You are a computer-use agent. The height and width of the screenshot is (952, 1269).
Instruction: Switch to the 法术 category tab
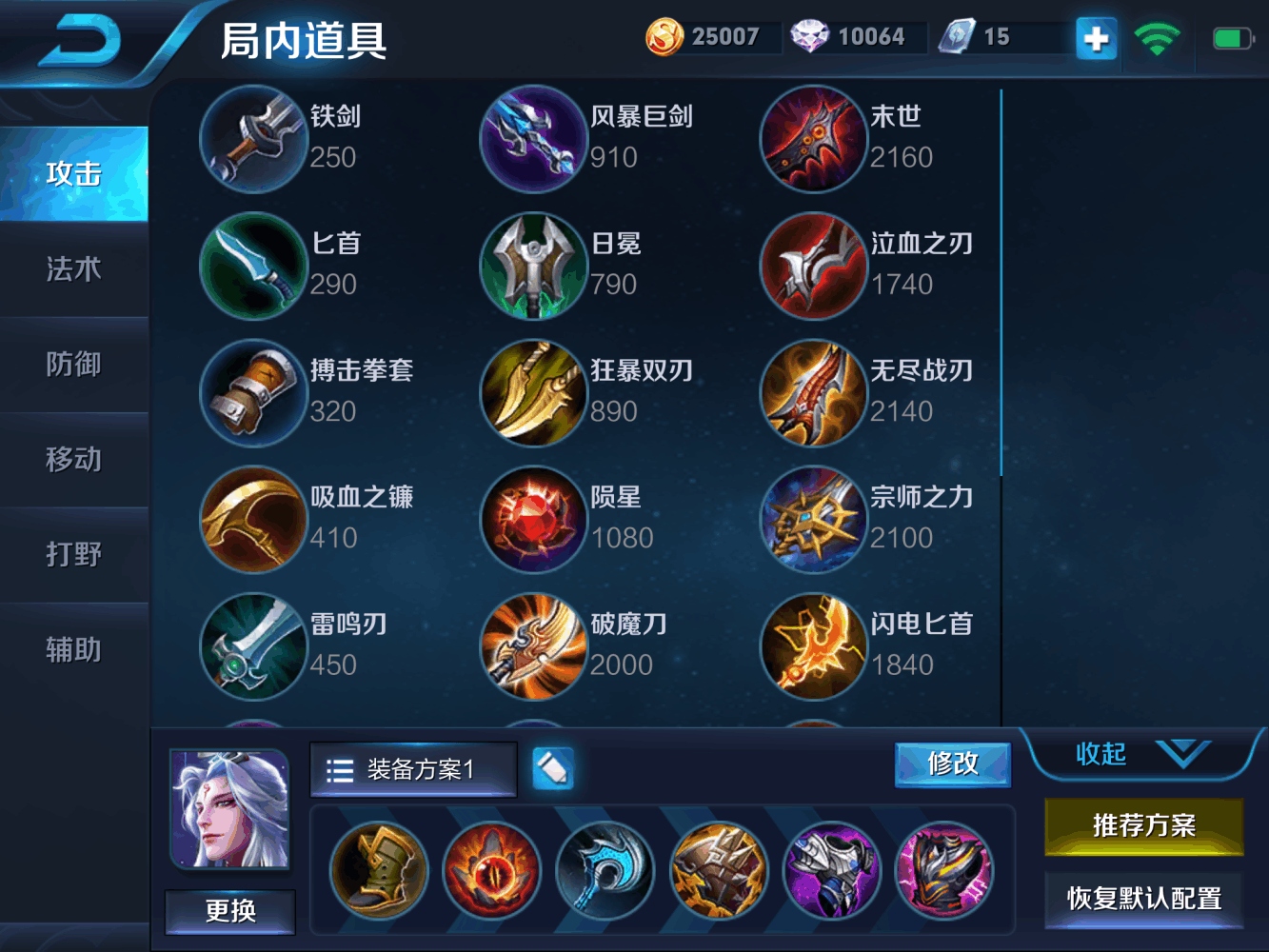(74, 269)
